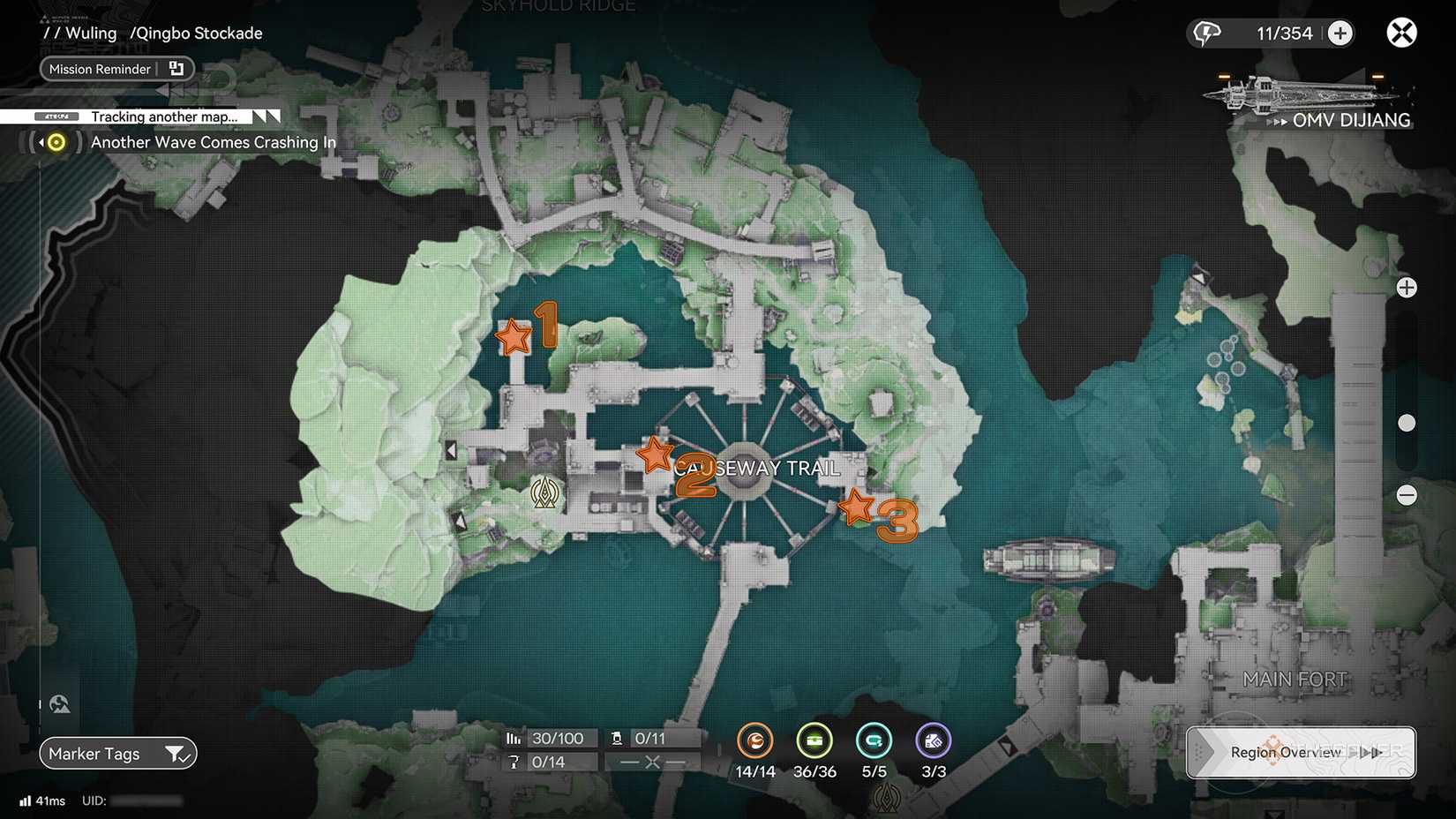Screen dimensions: 1456x819
Task: Select the teleport waypoint icon near Causeway Trail
Action: coord(546,492)
